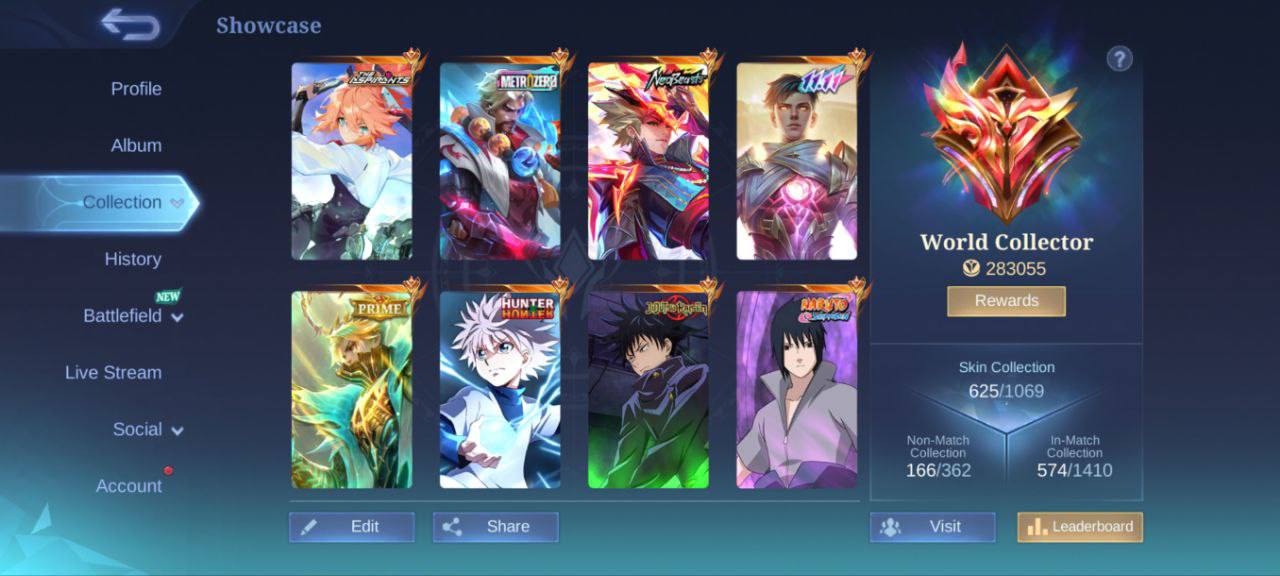Edit the skin showcase
Image resolution: width=1280 pixels, height=576 pixels.
coord(352,527)
